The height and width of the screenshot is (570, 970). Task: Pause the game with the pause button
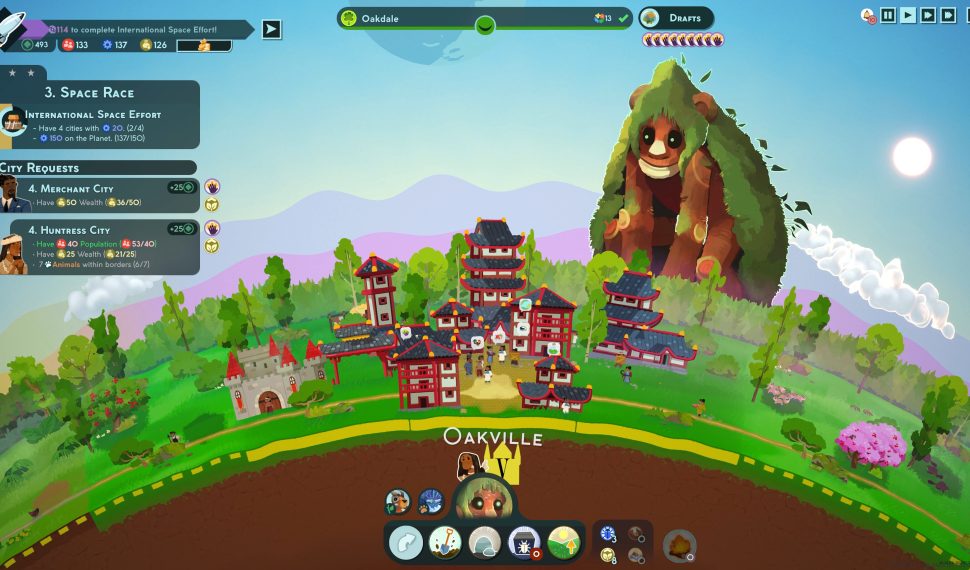tap(888, 15)
